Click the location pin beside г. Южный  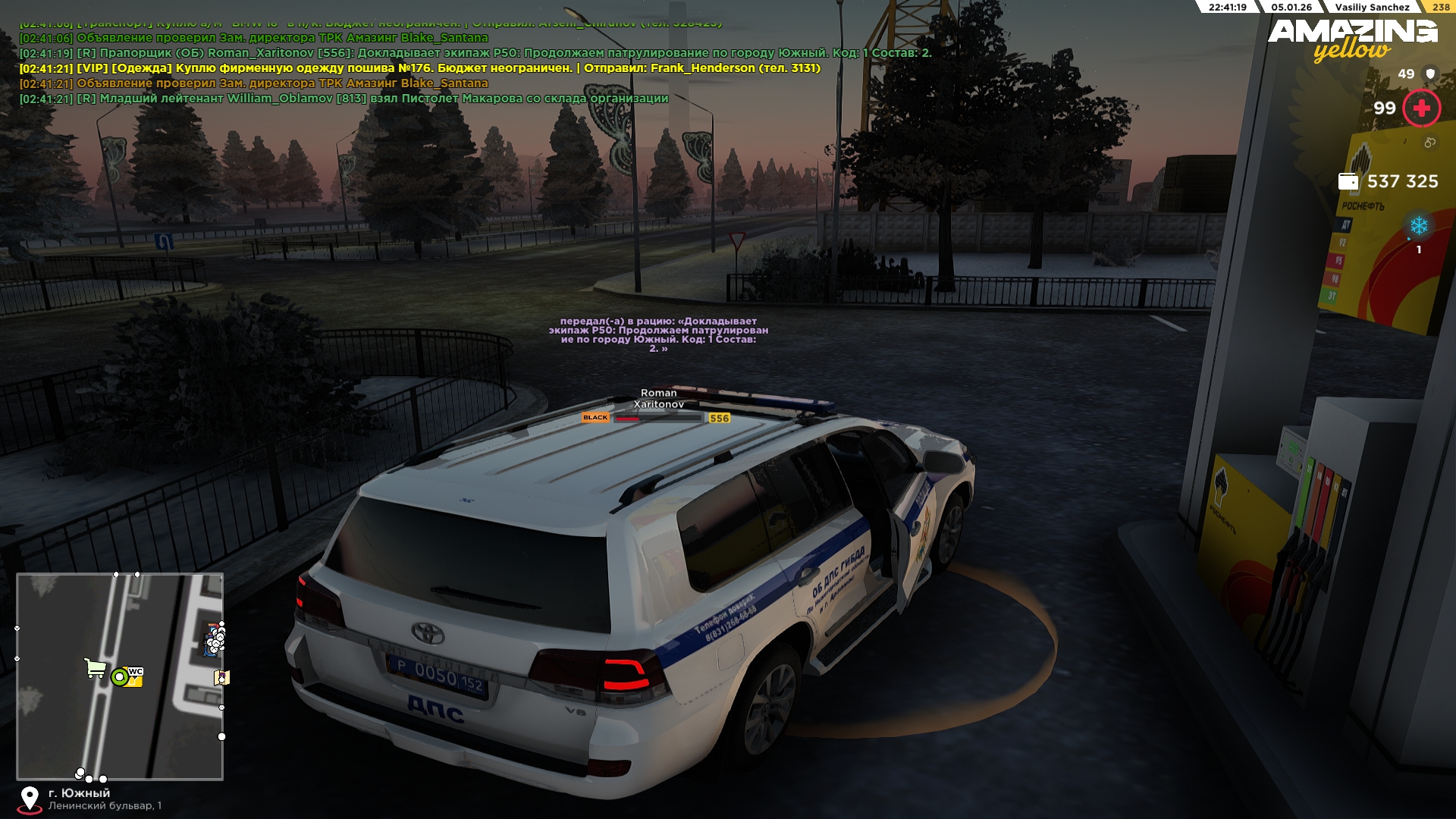(30, 799)
